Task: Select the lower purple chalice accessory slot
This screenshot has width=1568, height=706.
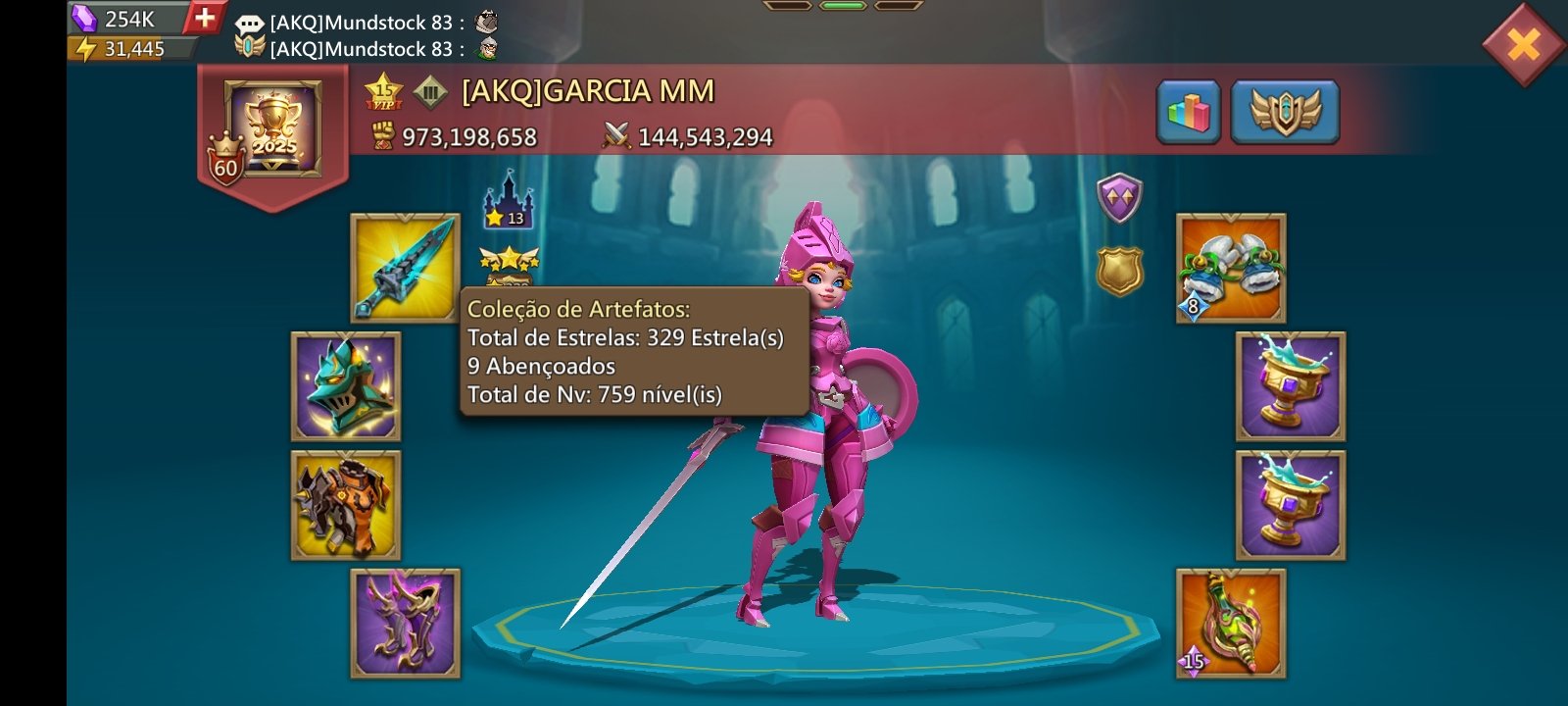Action: click(1290, 505)
